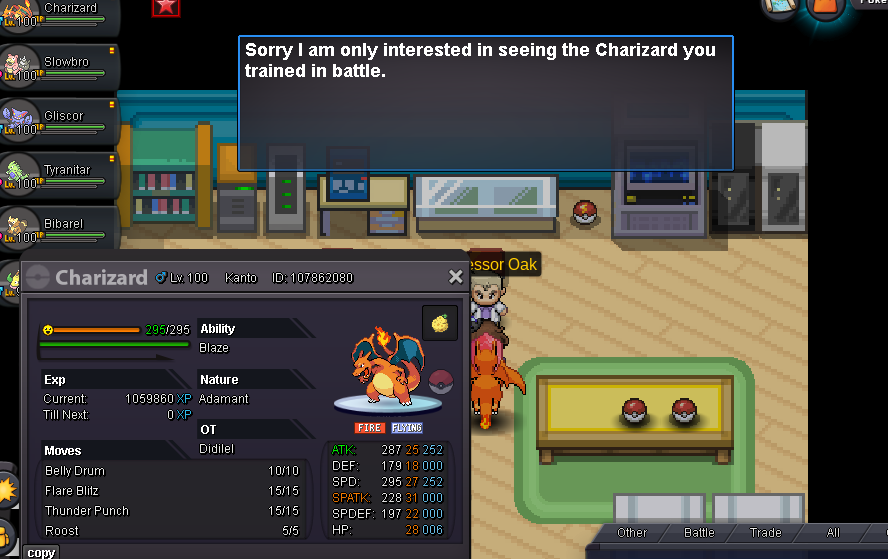The image size is (888, 559).
Task: Open the Trade chat tab
Action: coord(766,533)
